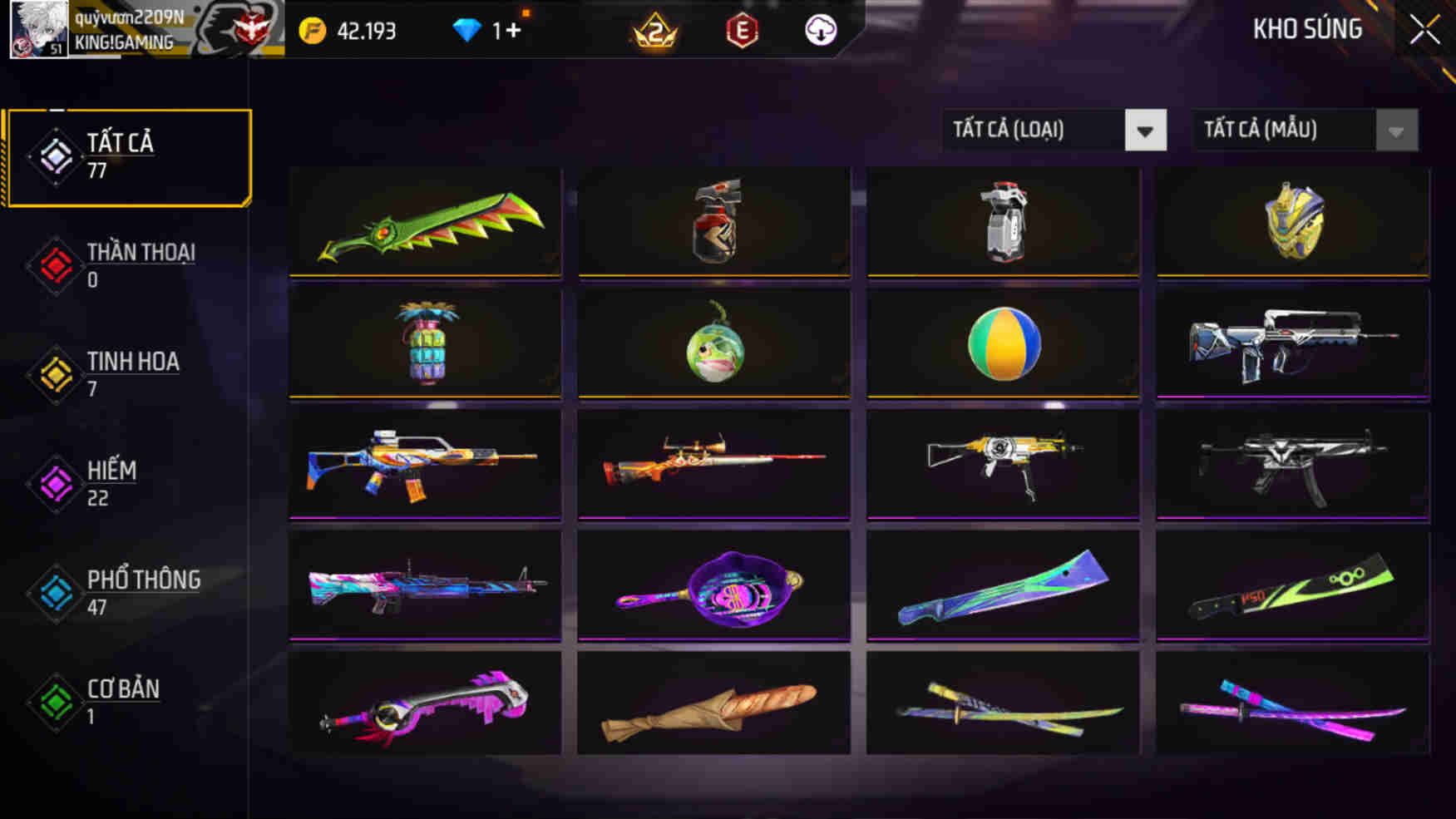Open the player profile avatar

(38, 30)
